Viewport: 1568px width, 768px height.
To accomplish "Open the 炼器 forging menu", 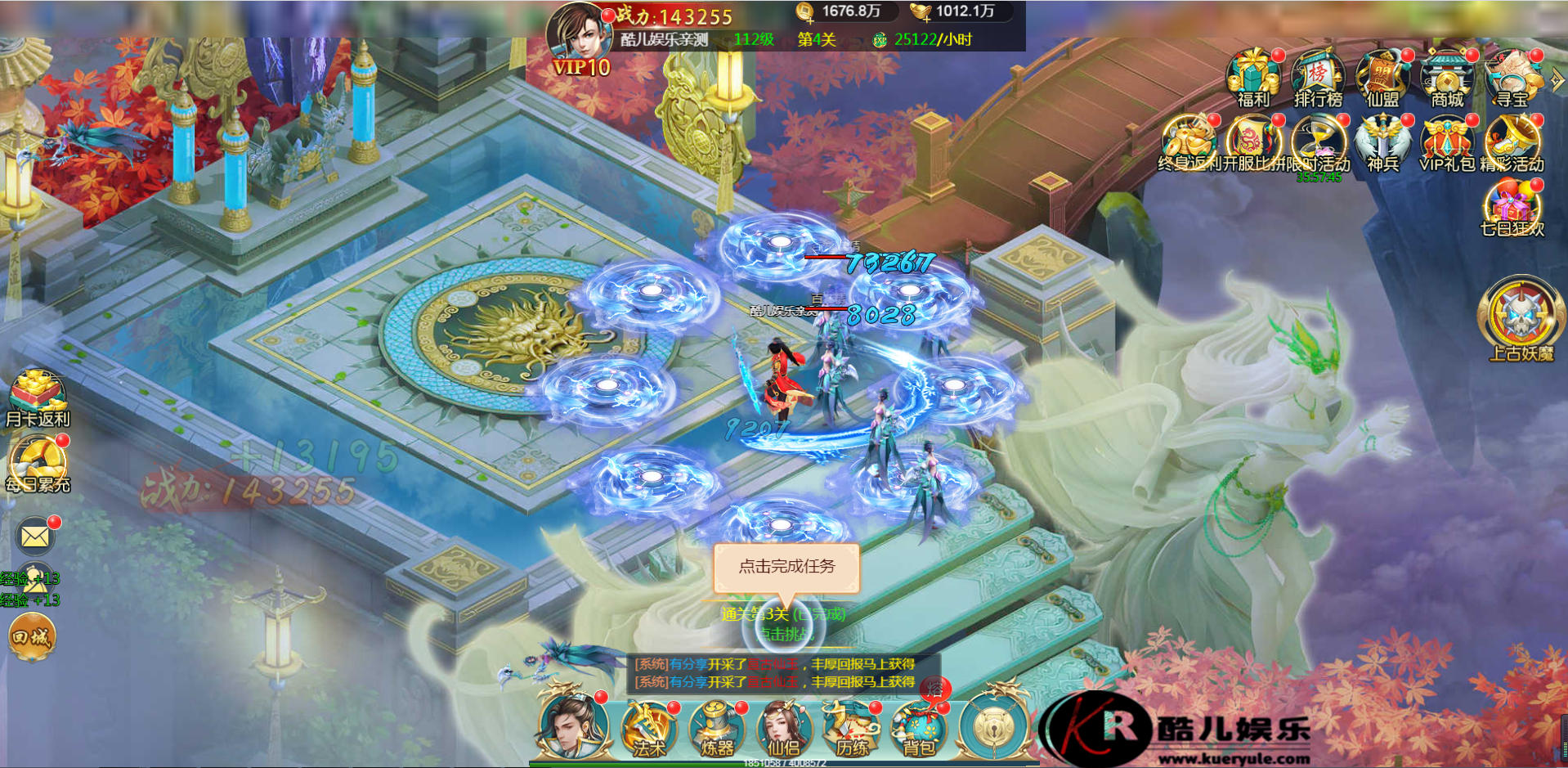I will coord(717,728).
